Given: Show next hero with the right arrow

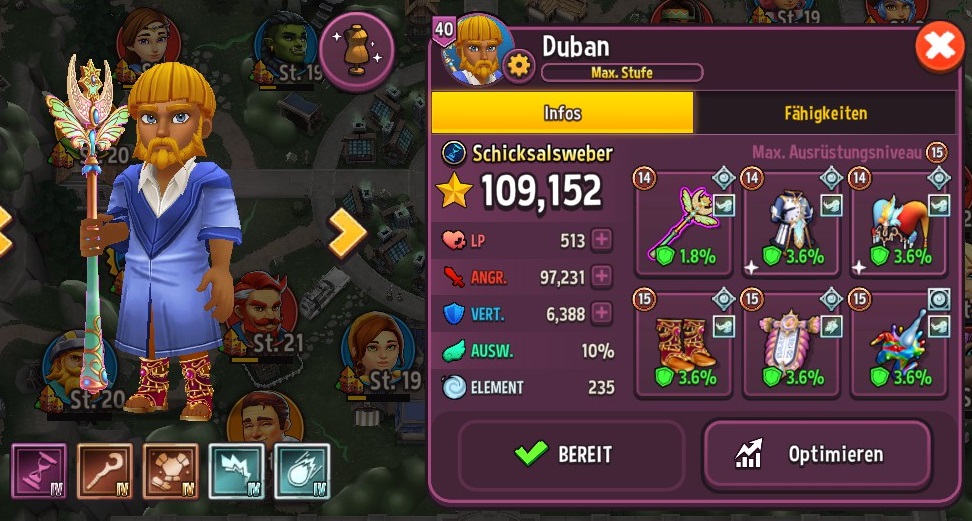Looking at the screenshot, I should coord(348,233).
